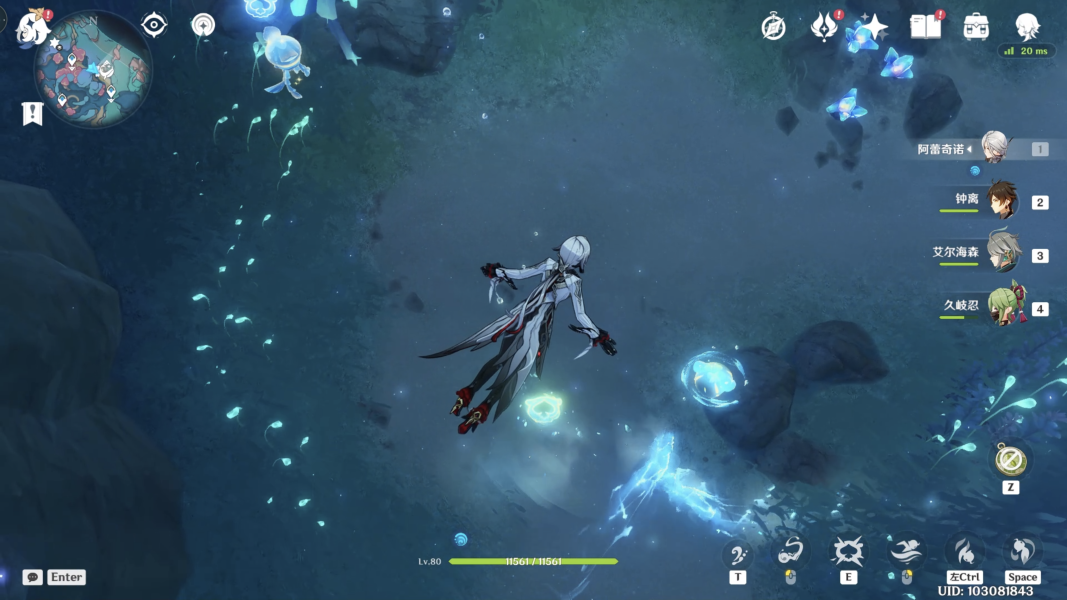The image size is (1067, 600).
Task: Open the Paimon main menu
Action: pos(33,26)
